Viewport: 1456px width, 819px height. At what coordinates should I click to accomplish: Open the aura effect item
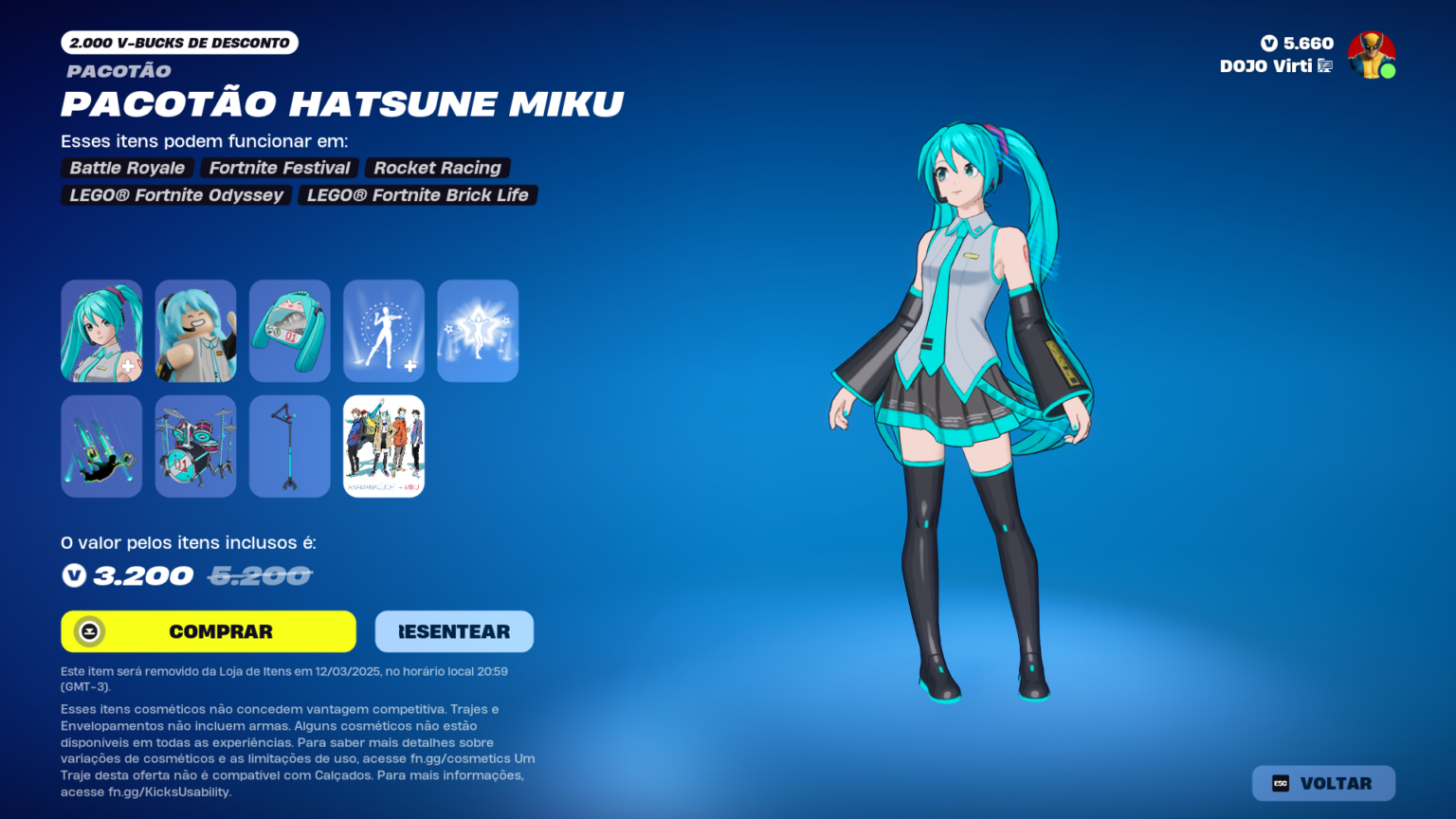pyautogui.click(x=478, y=331)
